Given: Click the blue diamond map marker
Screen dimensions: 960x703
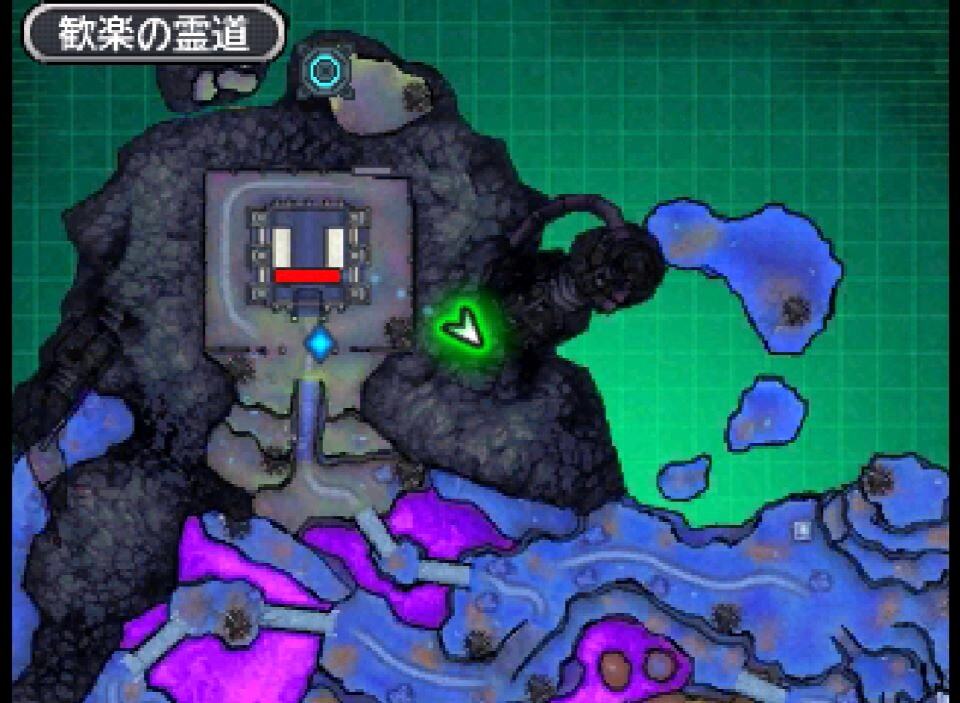Looking at the screenshot, I should click(320, 344).
